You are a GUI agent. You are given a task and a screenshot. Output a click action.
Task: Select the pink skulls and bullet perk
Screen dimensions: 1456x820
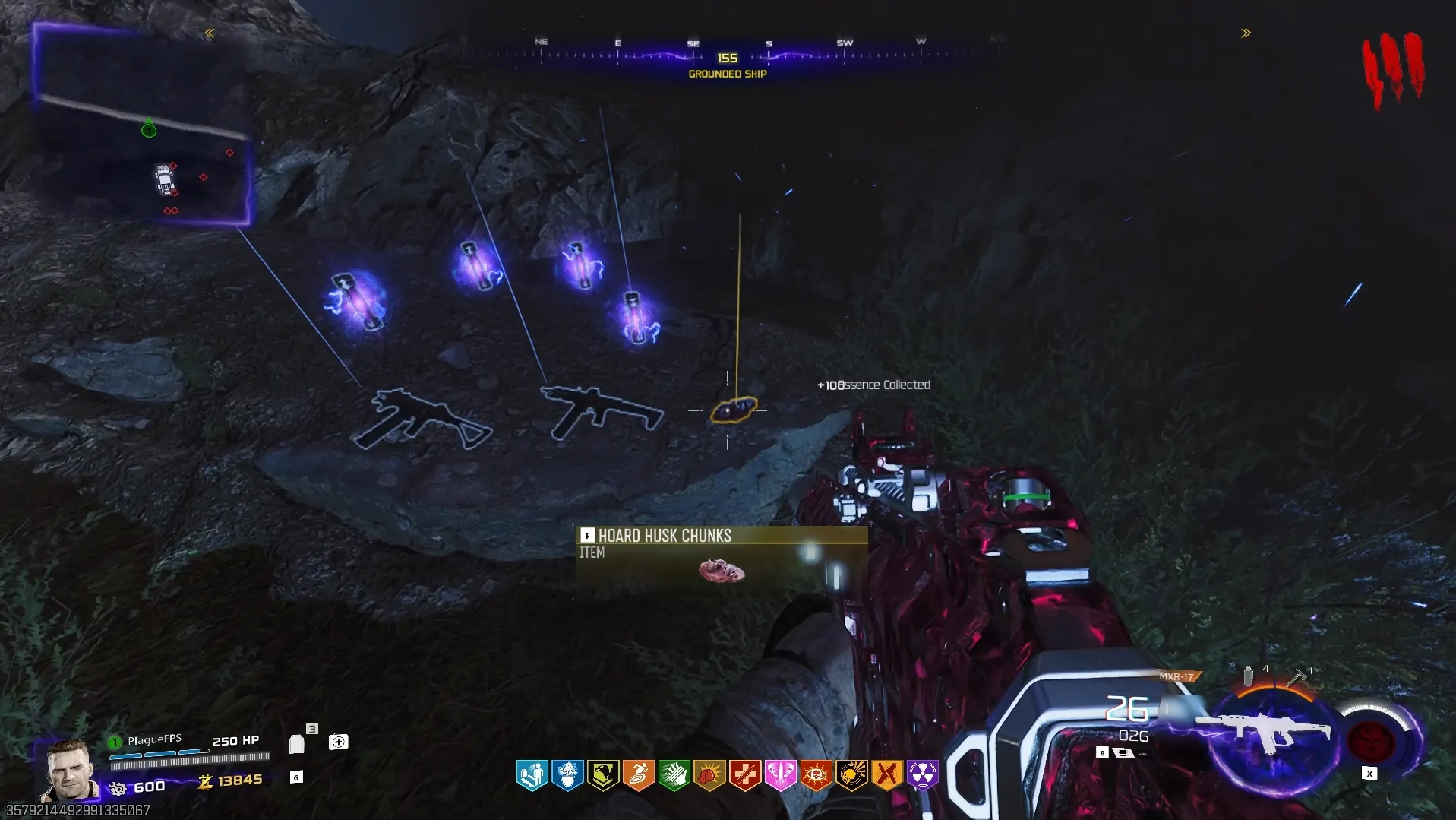click(780, 775)
